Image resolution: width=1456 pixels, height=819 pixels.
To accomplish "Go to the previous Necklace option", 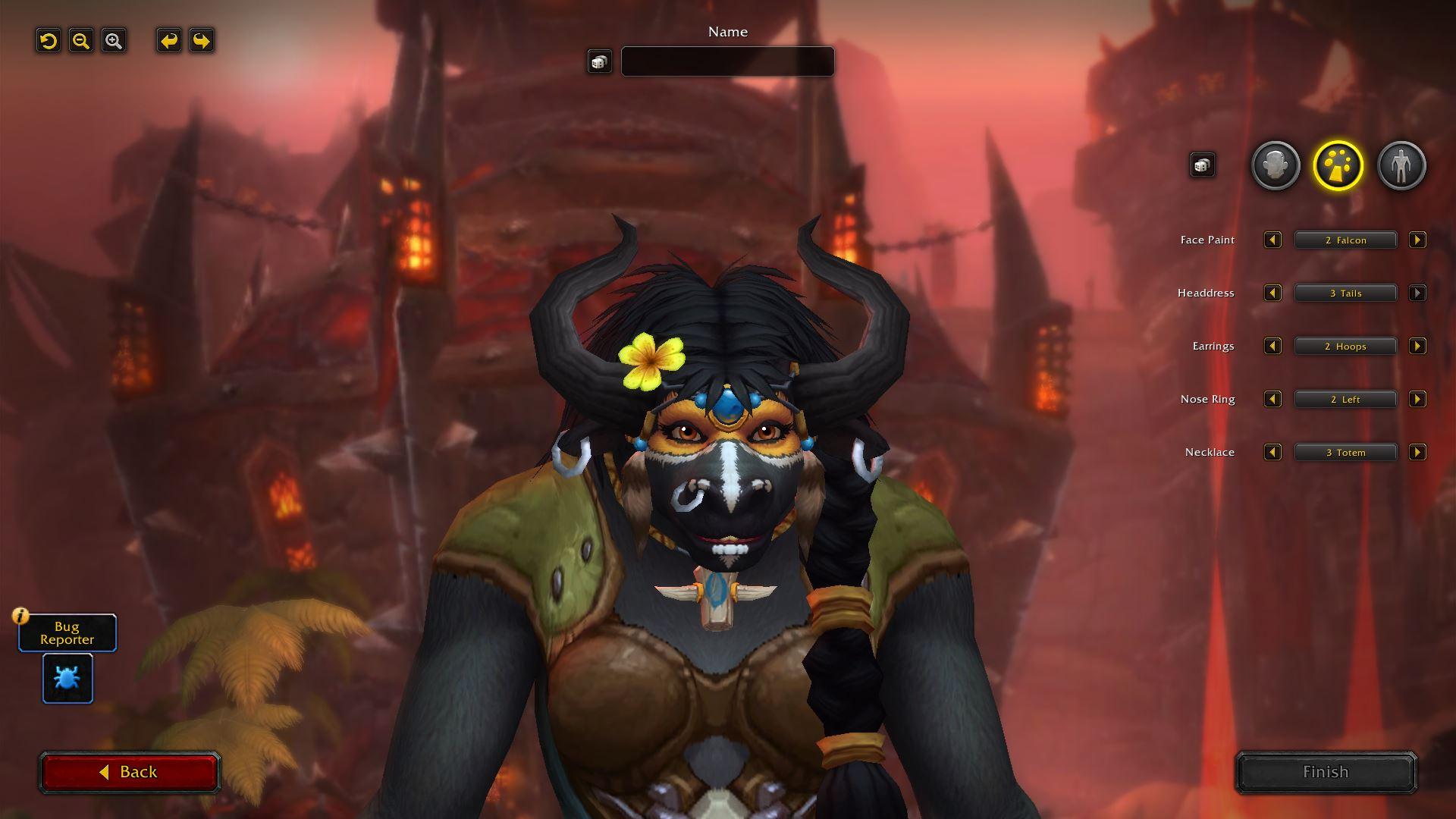I will (1272, 453).
